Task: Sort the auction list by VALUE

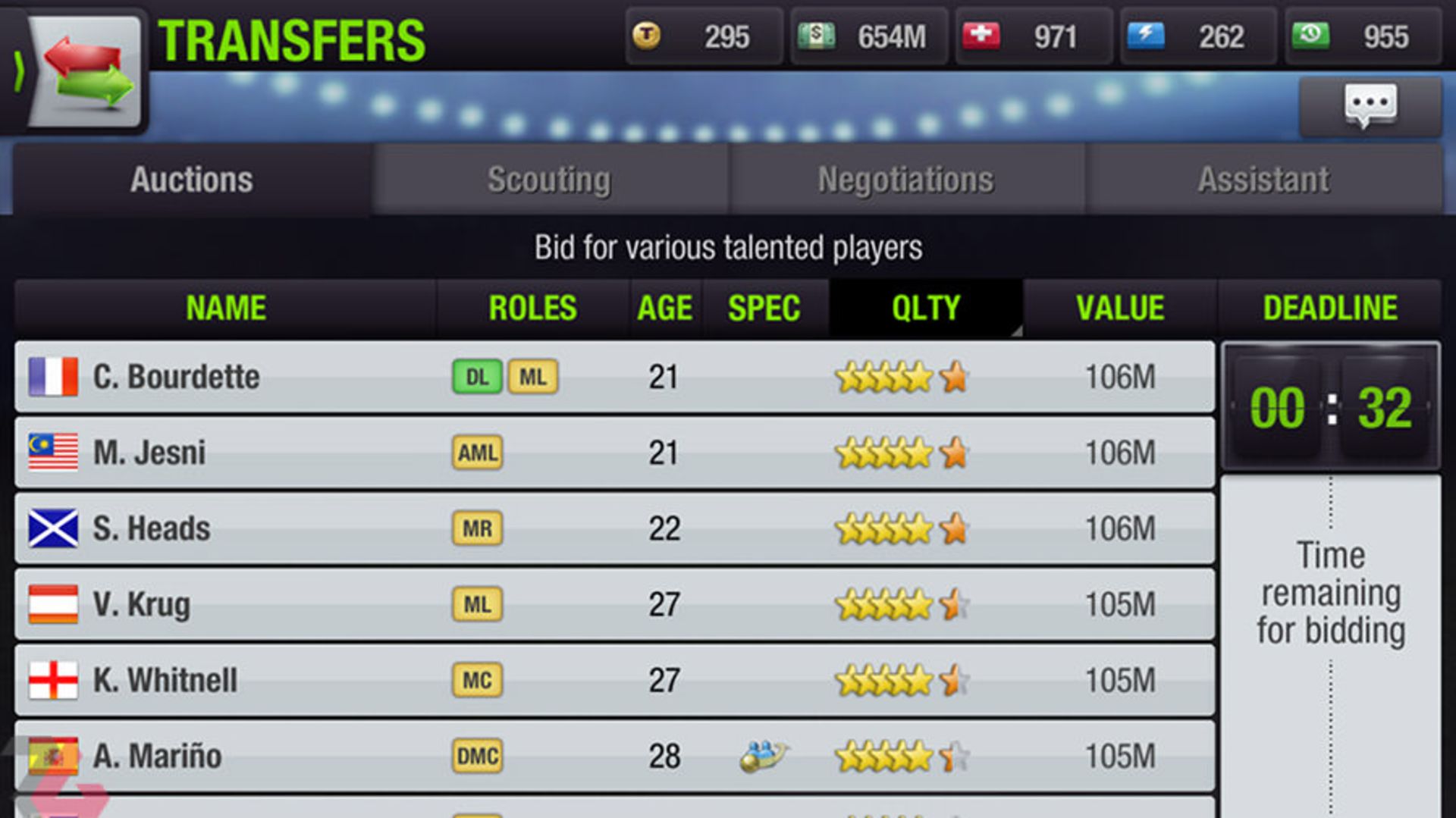Action: coord(1120,309)
